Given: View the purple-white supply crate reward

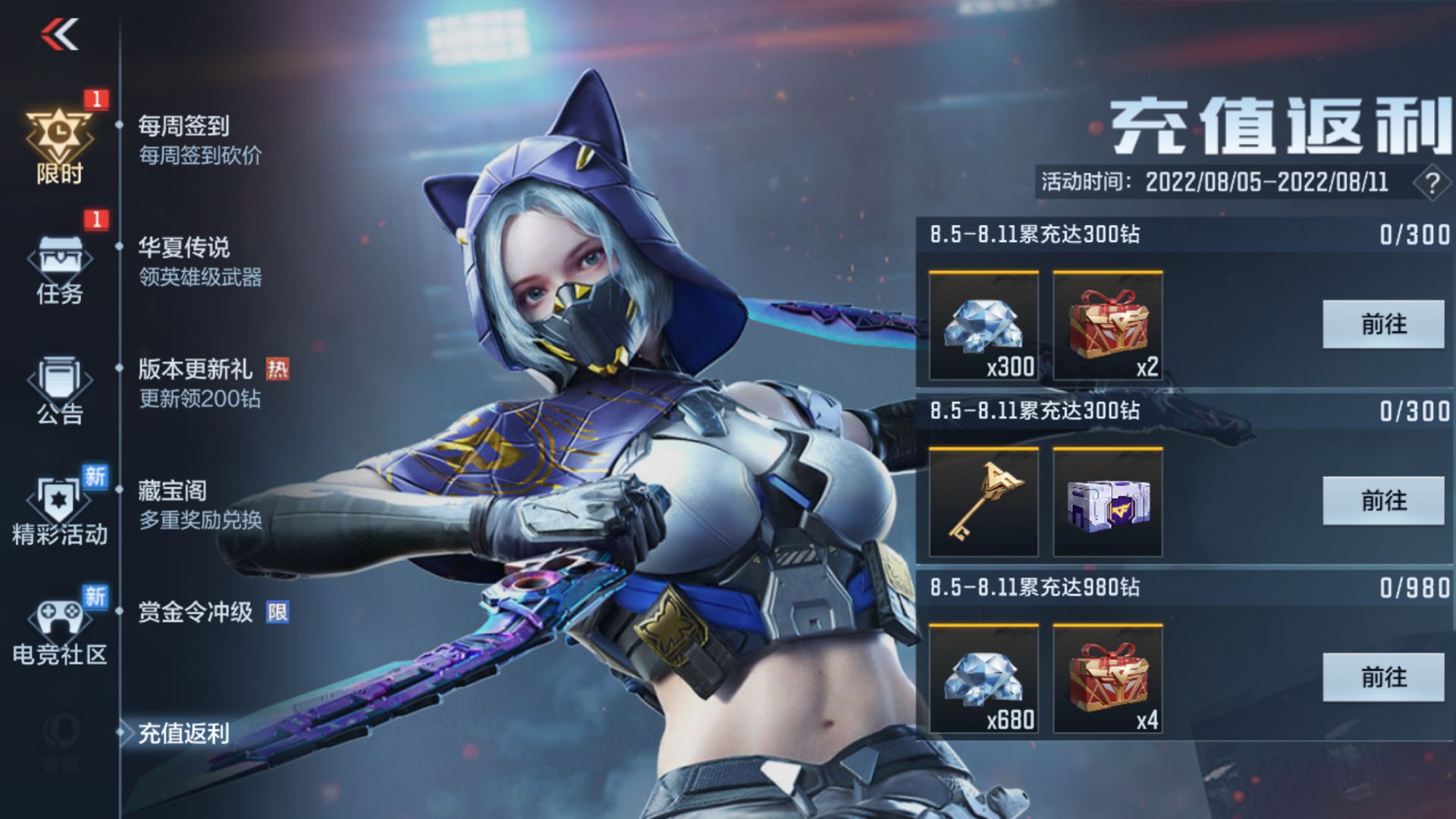Looking at the screenshot, I should (1108, 502).
